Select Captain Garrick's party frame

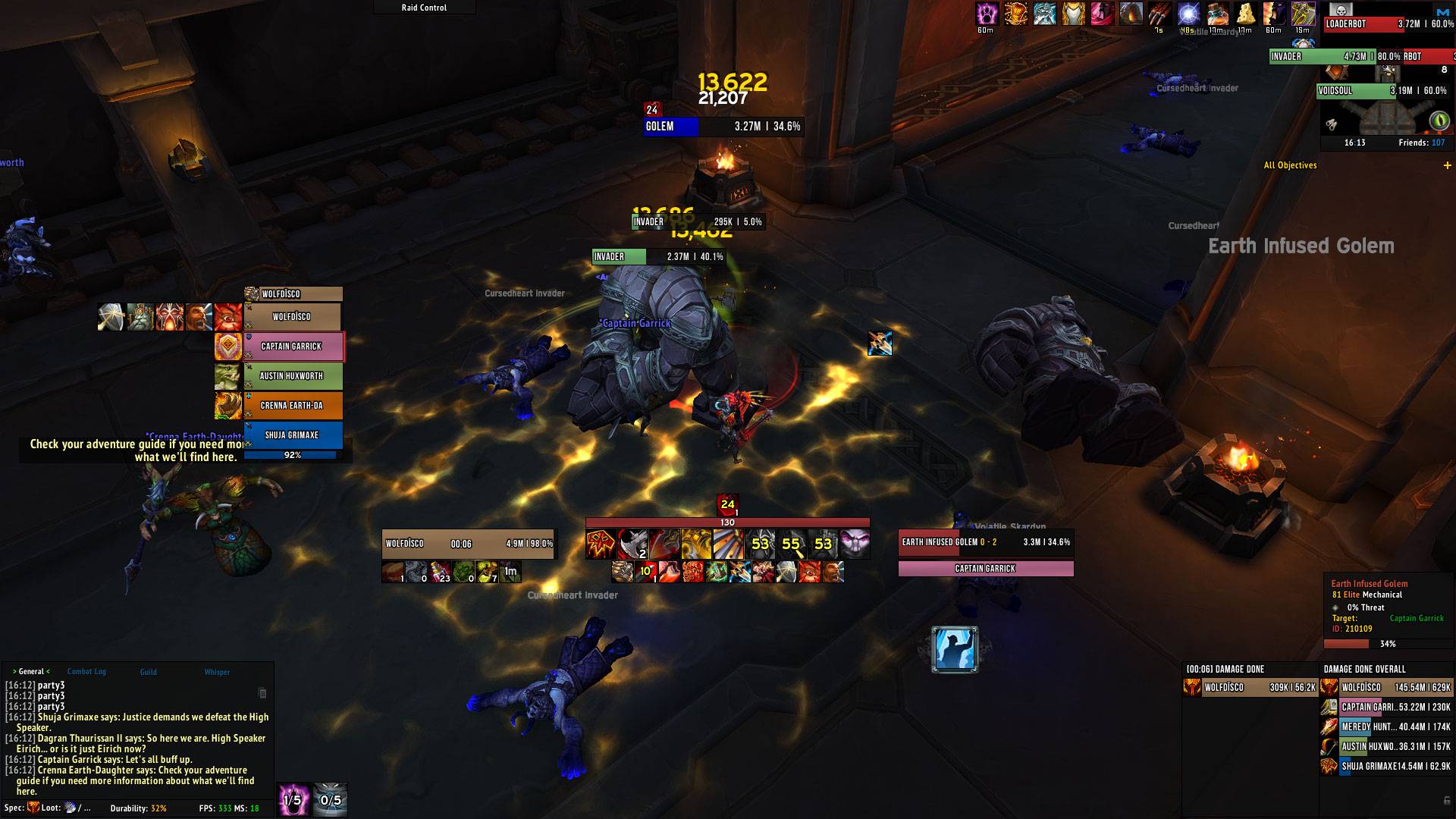(292, 347)
